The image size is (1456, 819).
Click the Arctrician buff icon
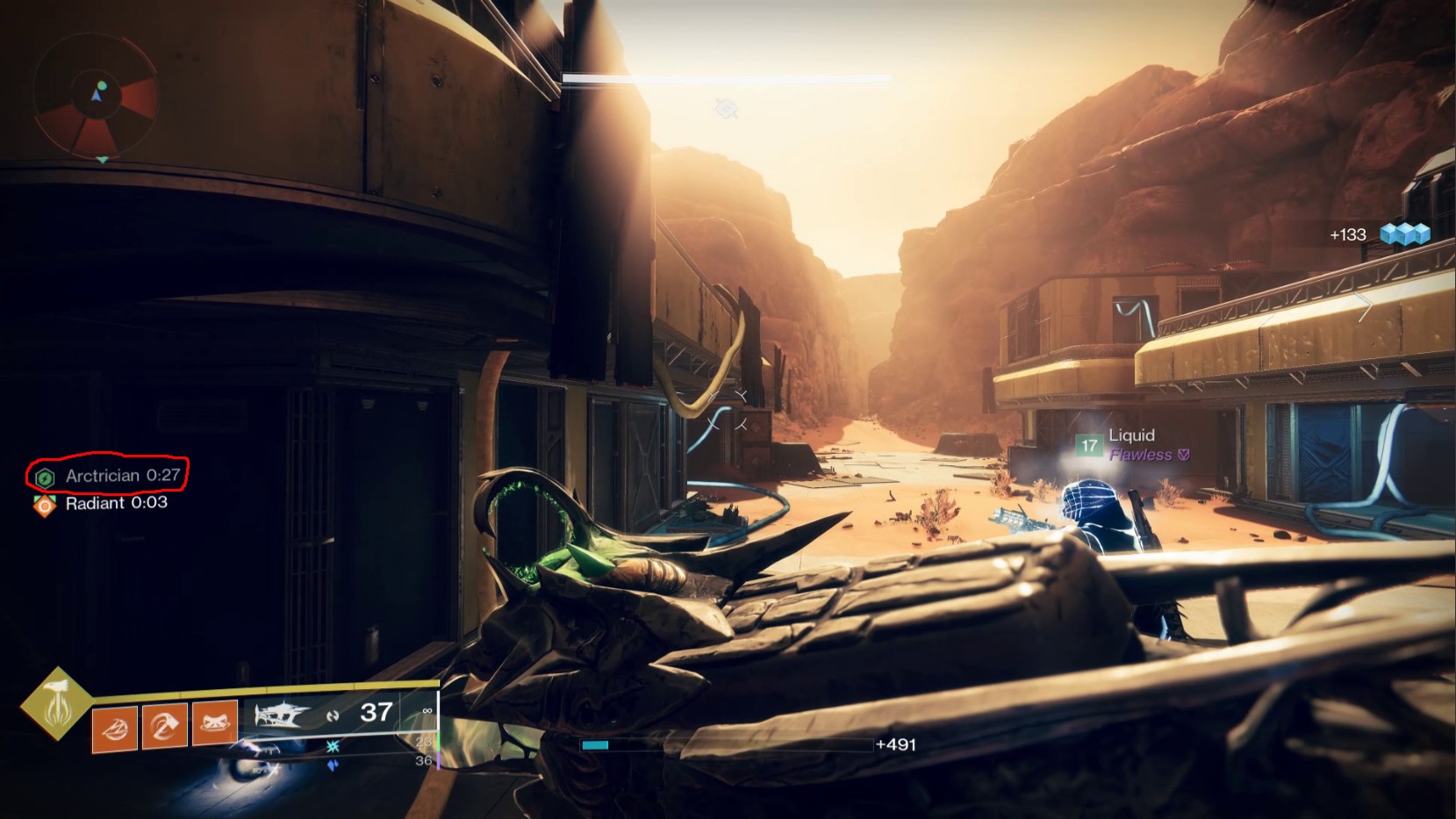pyautogui.click(x=45, y=477)
